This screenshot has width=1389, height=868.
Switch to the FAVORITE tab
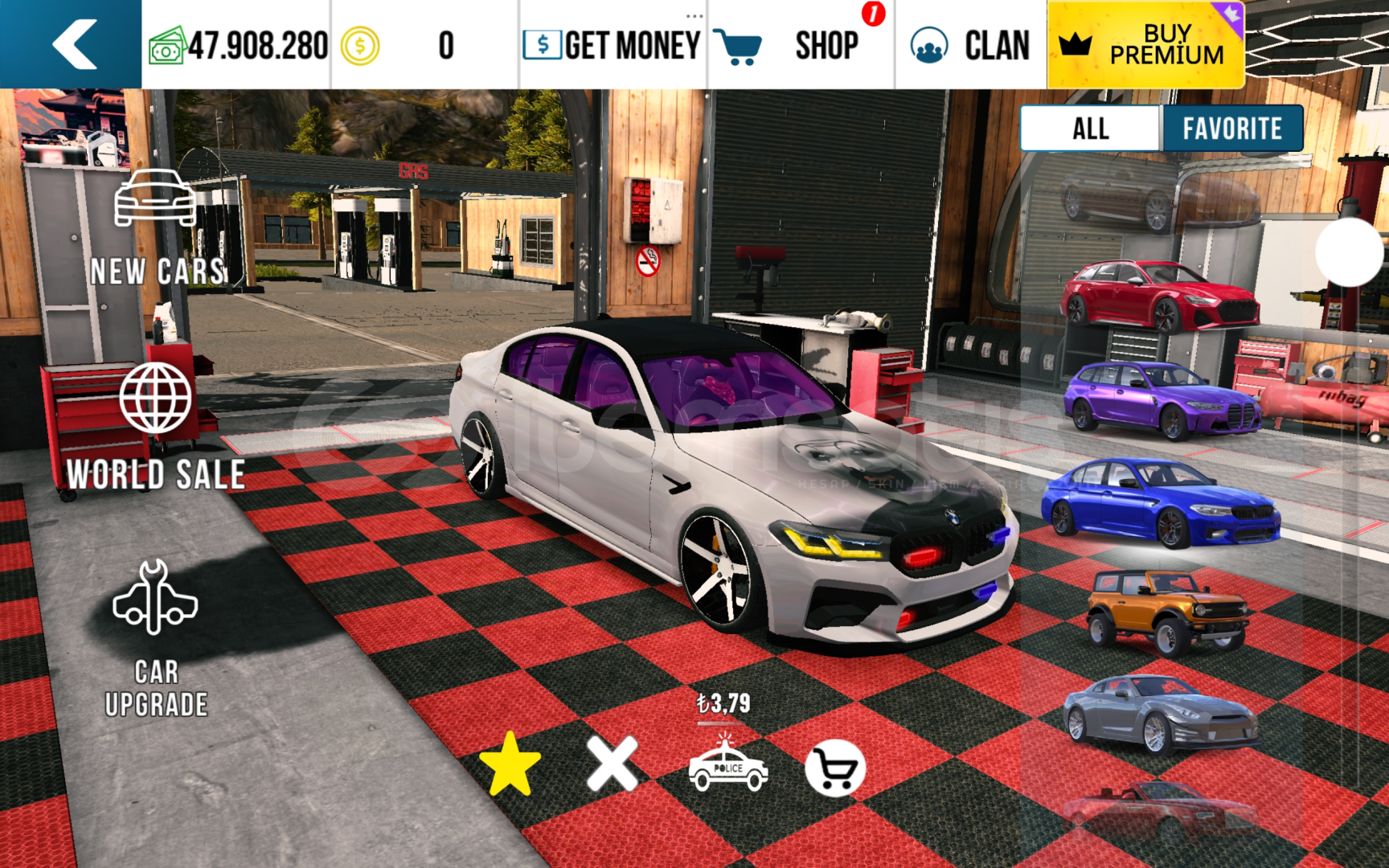coord(1232,129)
